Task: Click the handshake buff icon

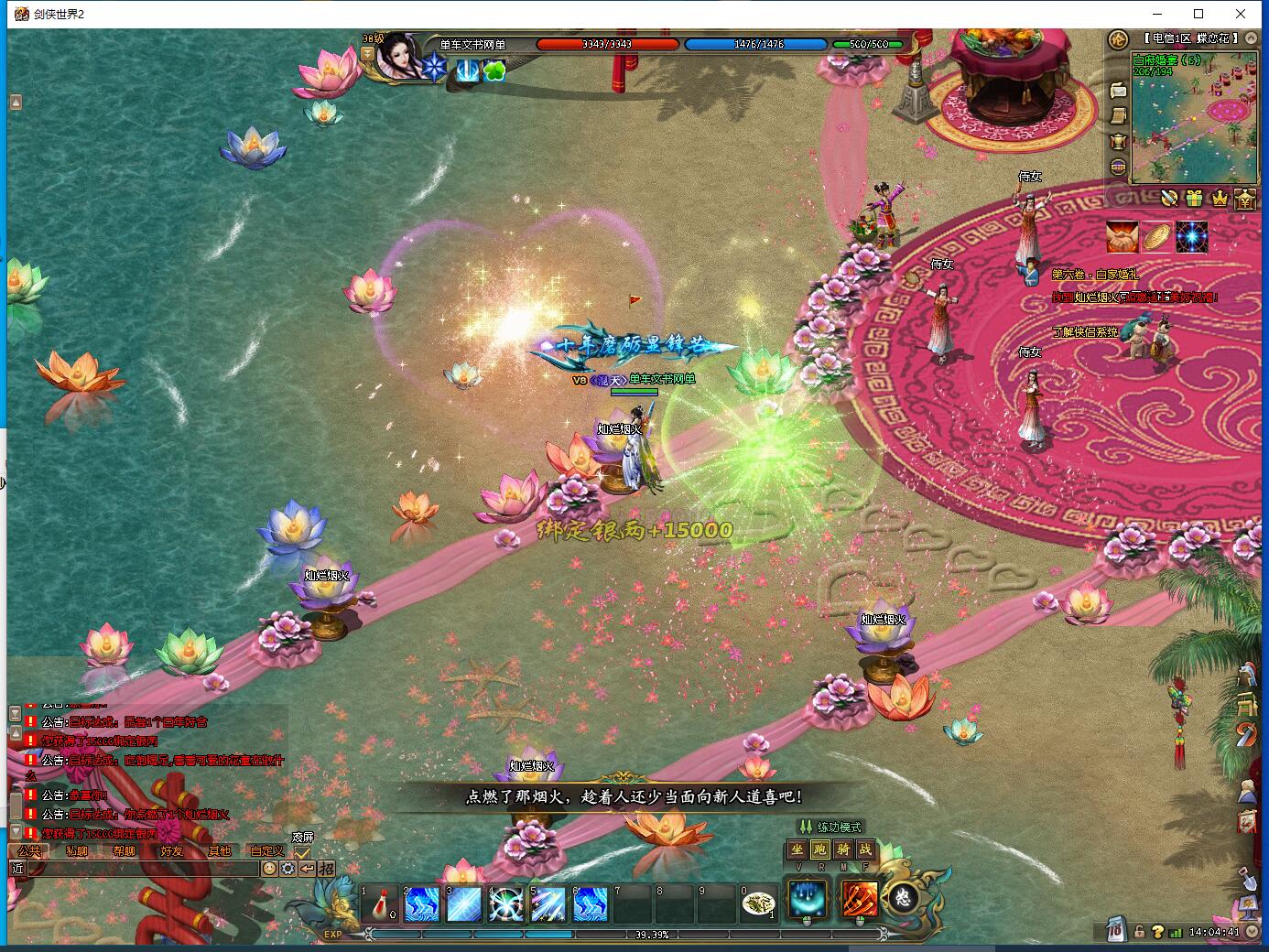Action: (x=1122, y=236)
